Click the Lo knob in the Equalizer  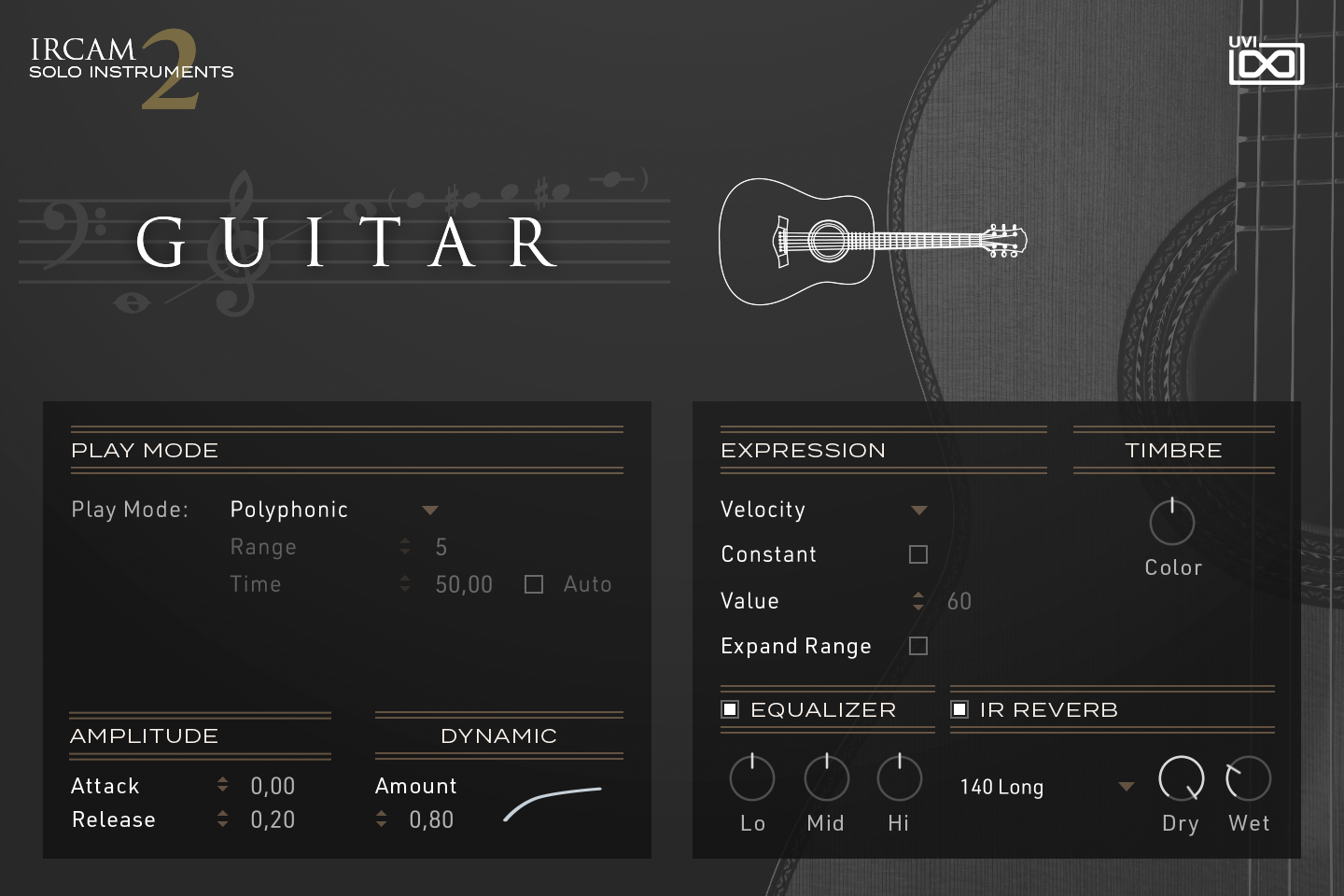pos(752,777)
